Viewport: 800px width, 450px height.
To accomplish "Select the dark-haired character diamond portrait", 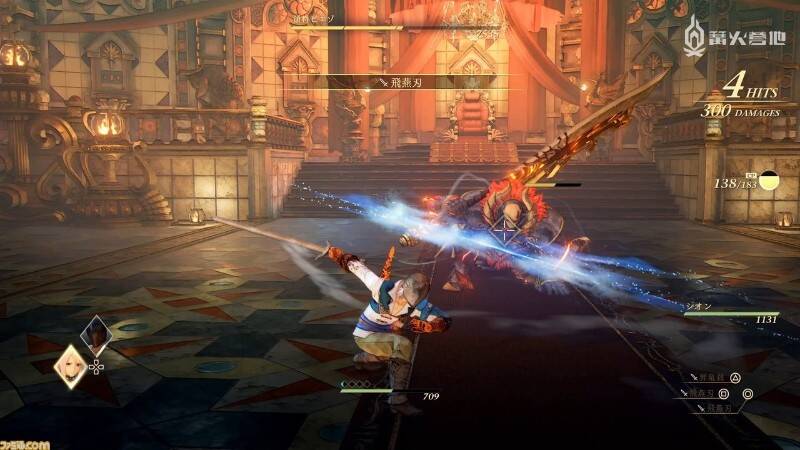I will tap(97, 334).
